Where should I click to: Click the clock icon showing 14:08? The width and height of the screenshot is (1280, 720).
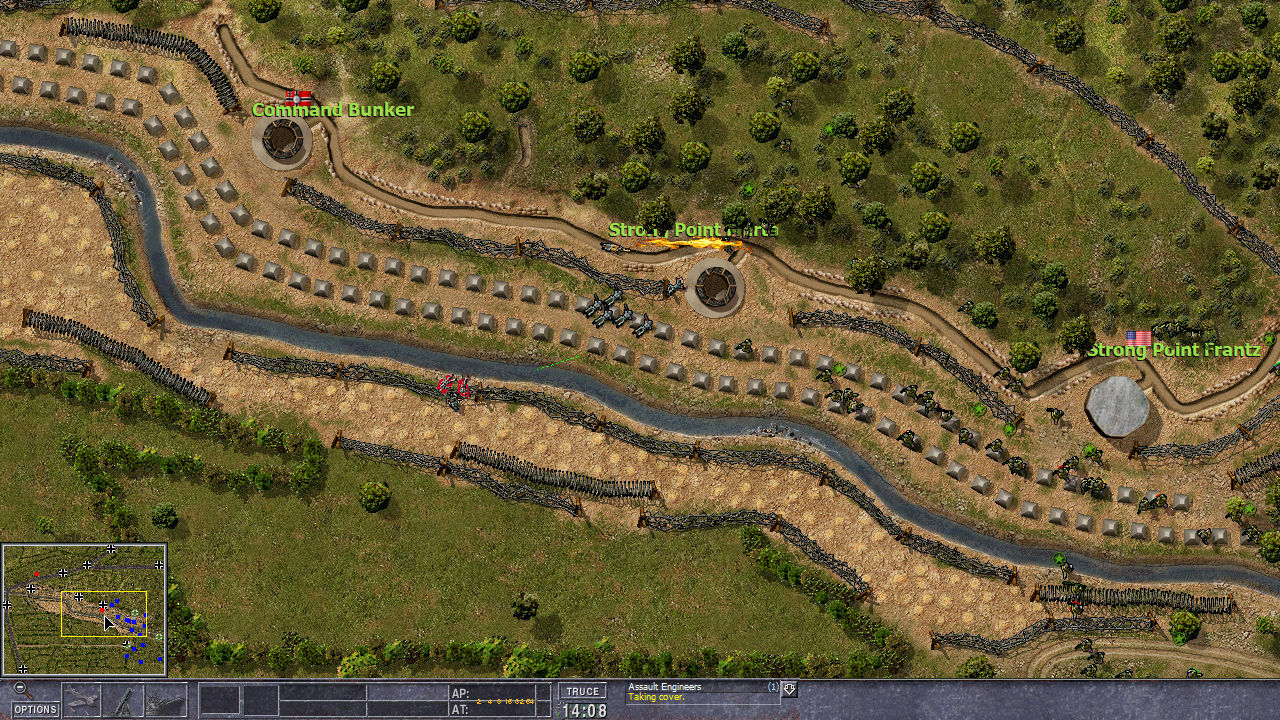tap(584, 708)
